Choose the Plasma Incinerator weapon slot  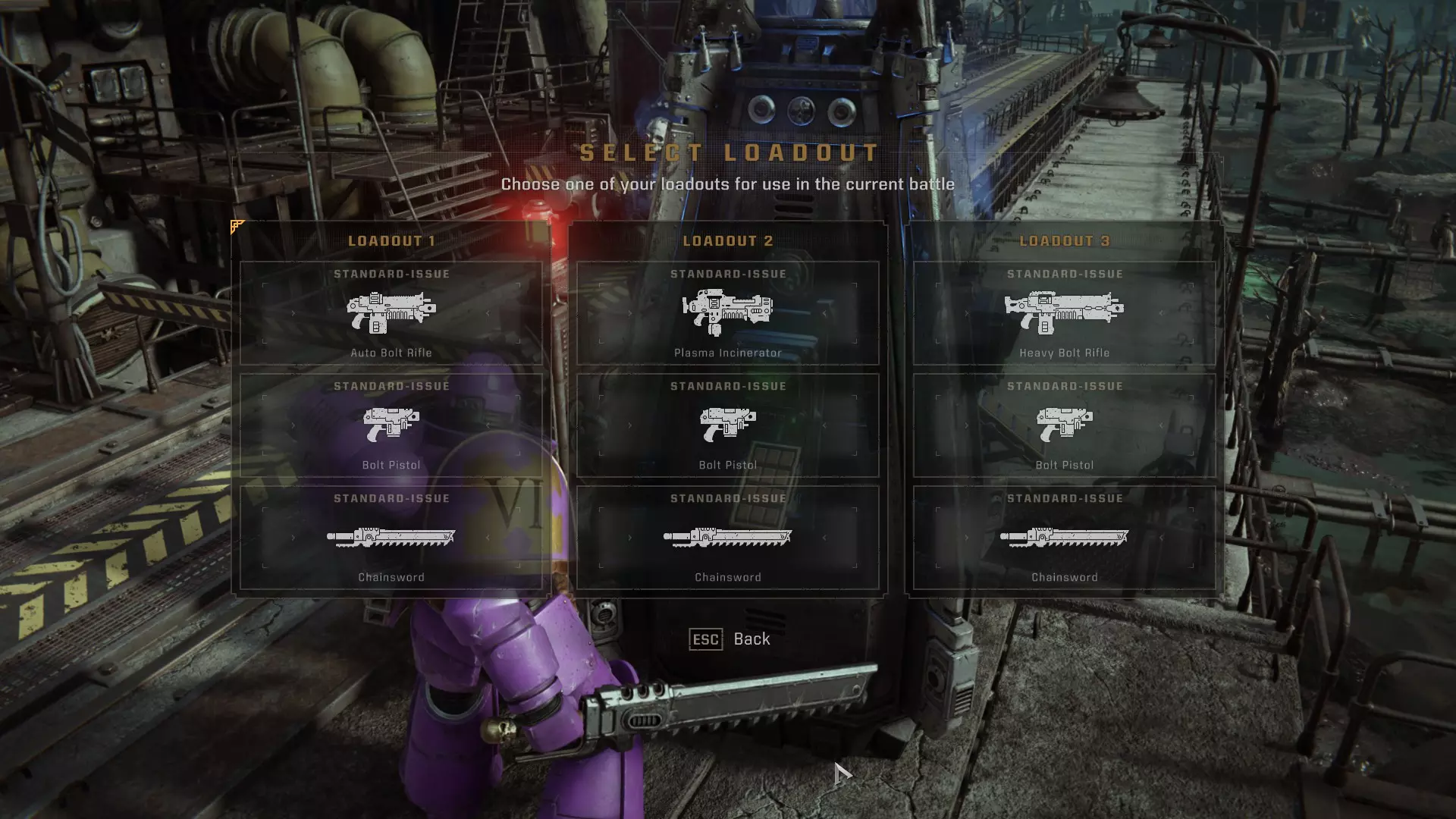point(728,313)
